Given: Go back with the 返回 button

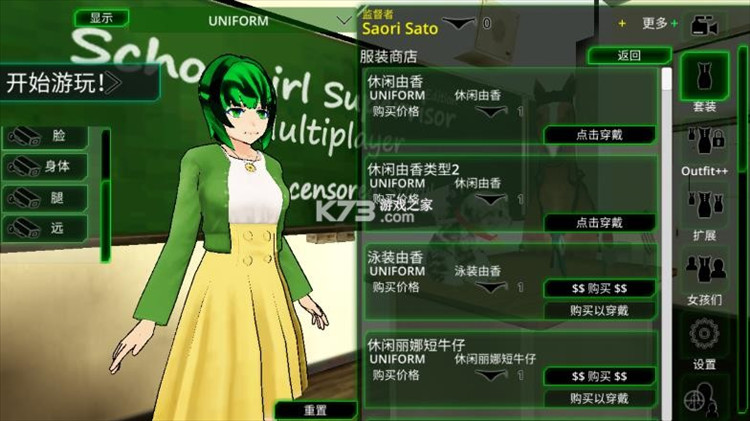Looking at the screenshot, I should (x=628, y=54).
